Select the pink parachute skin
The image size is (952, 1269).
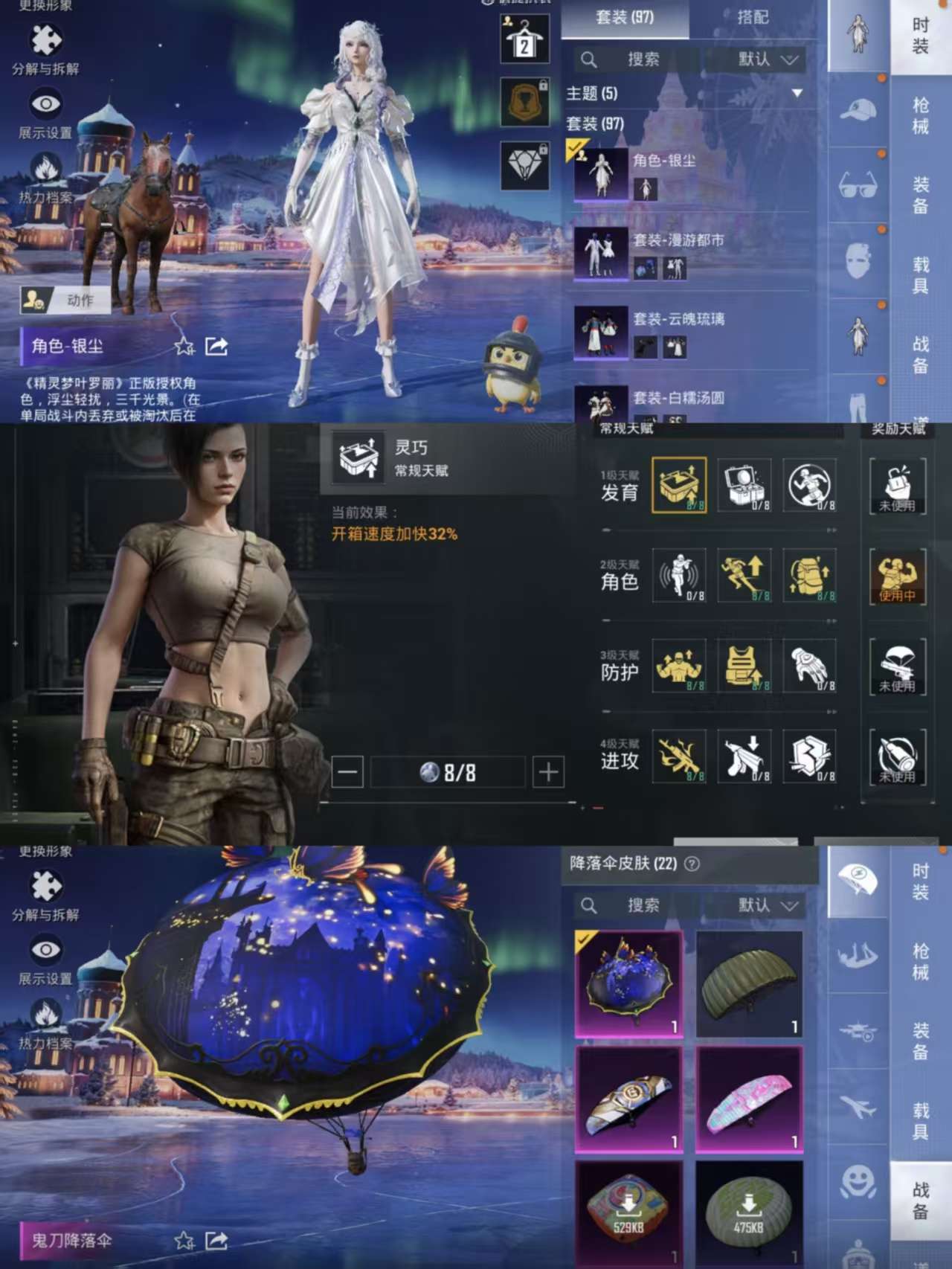coord(750,1099)
